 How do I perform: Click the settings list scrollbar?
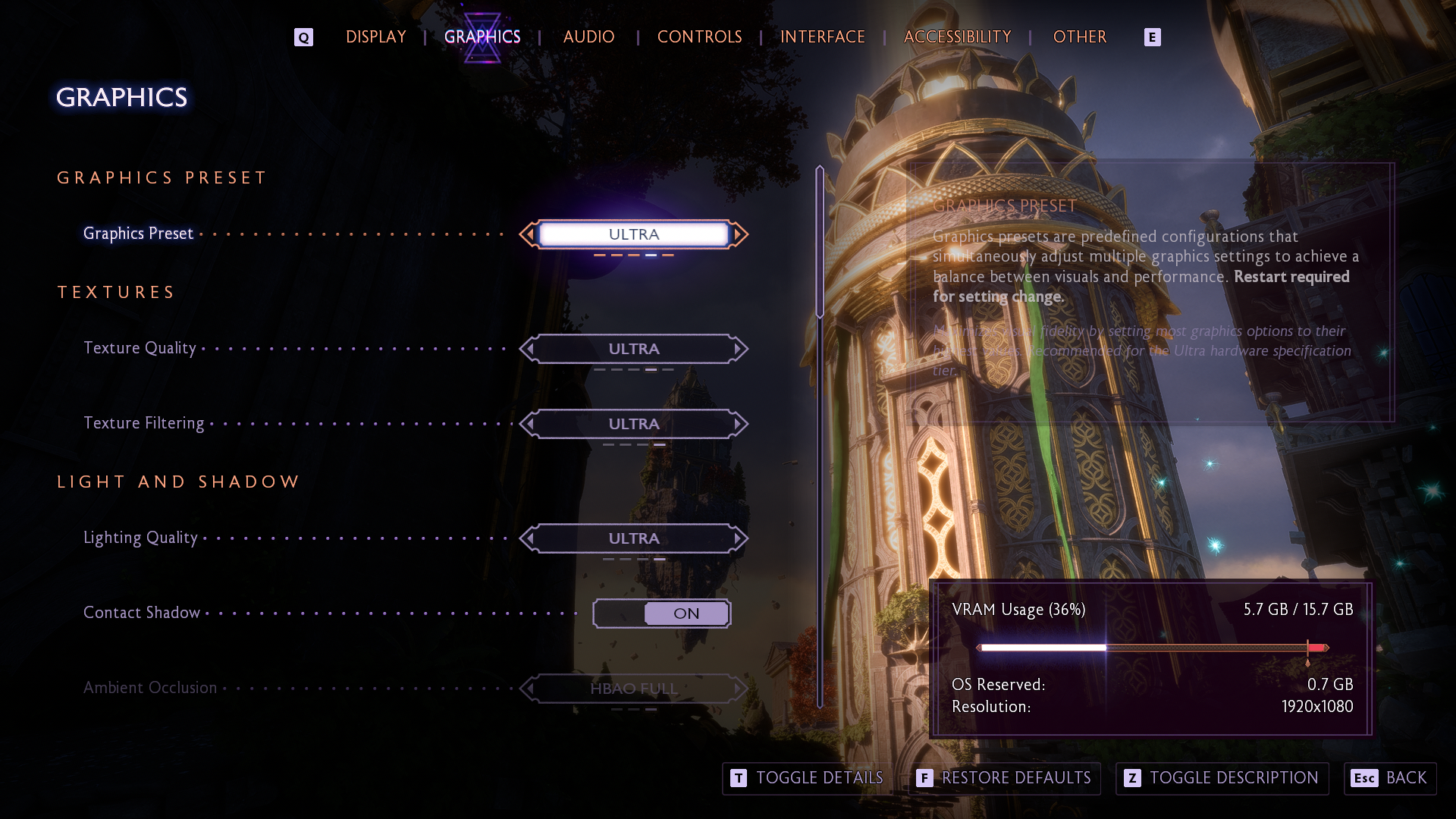(x=820, y=243)
